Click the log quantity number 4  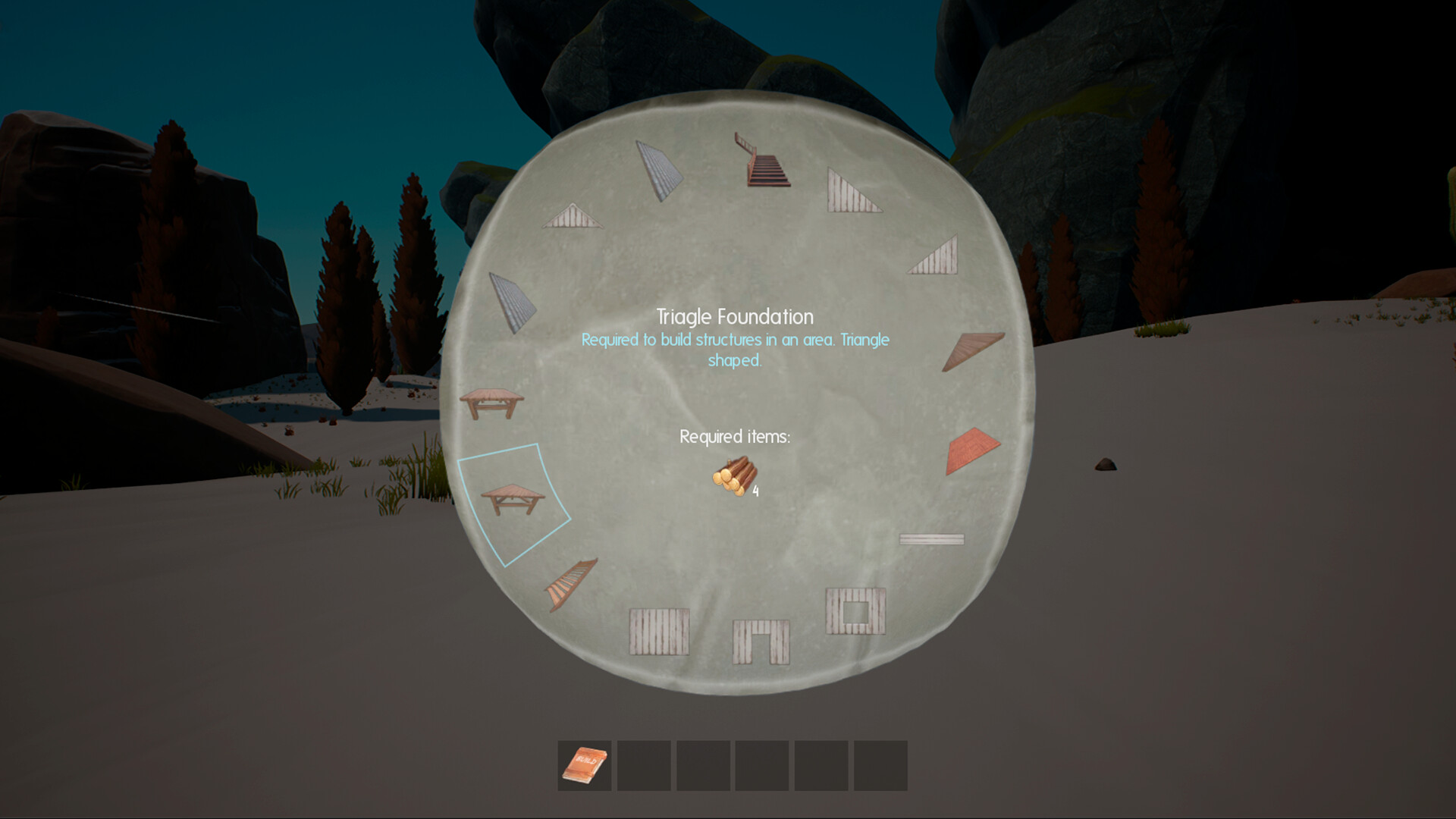(755, 493)
